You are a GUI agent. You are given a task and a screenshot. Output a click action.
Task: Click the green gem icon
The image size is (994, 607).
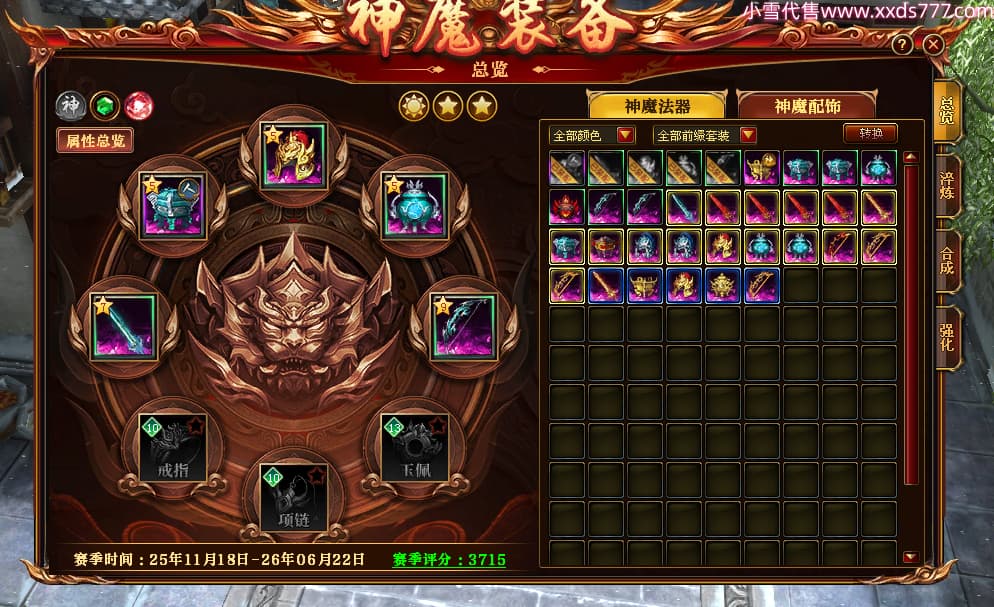click(104, 105)
